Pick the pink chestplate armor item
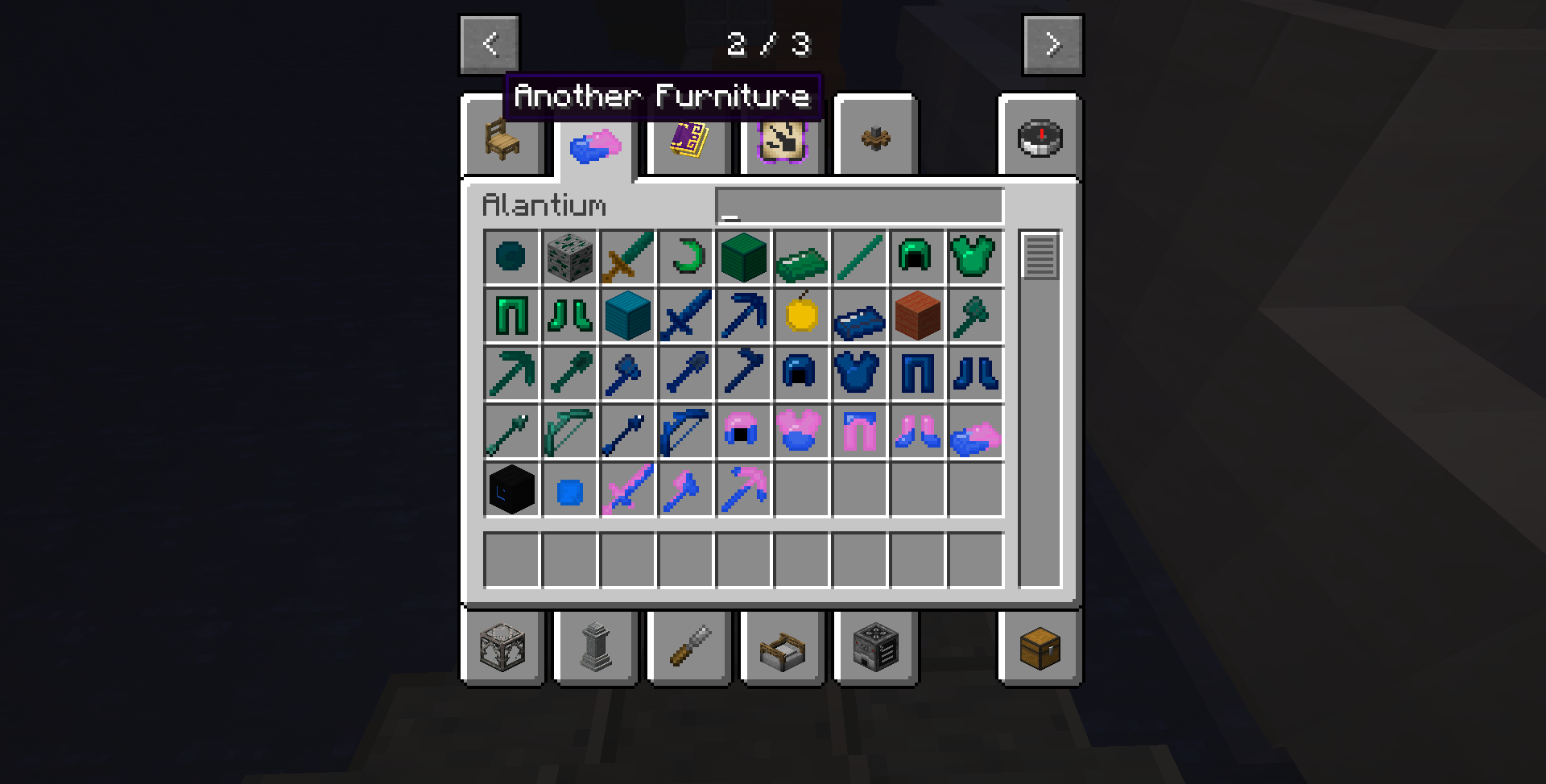 tap(801, 431)
